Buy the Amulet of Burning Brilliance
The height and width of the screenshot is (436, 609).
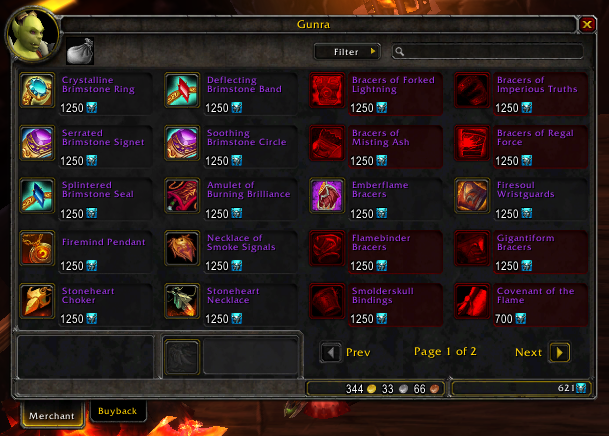(x=181, y=196)
